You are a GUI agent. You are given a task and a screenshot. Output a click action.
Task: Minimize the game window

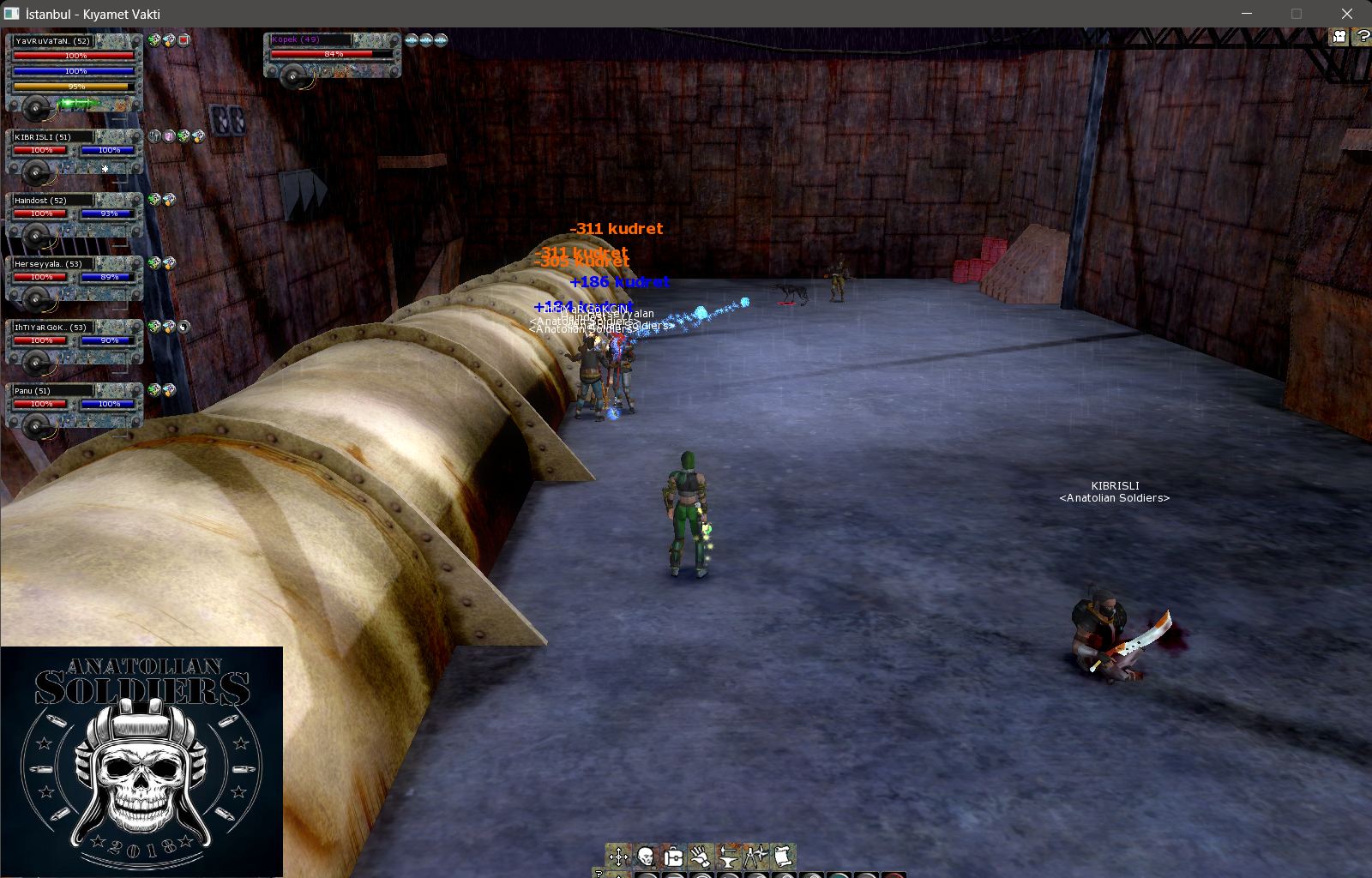(x=1247, y=14)
